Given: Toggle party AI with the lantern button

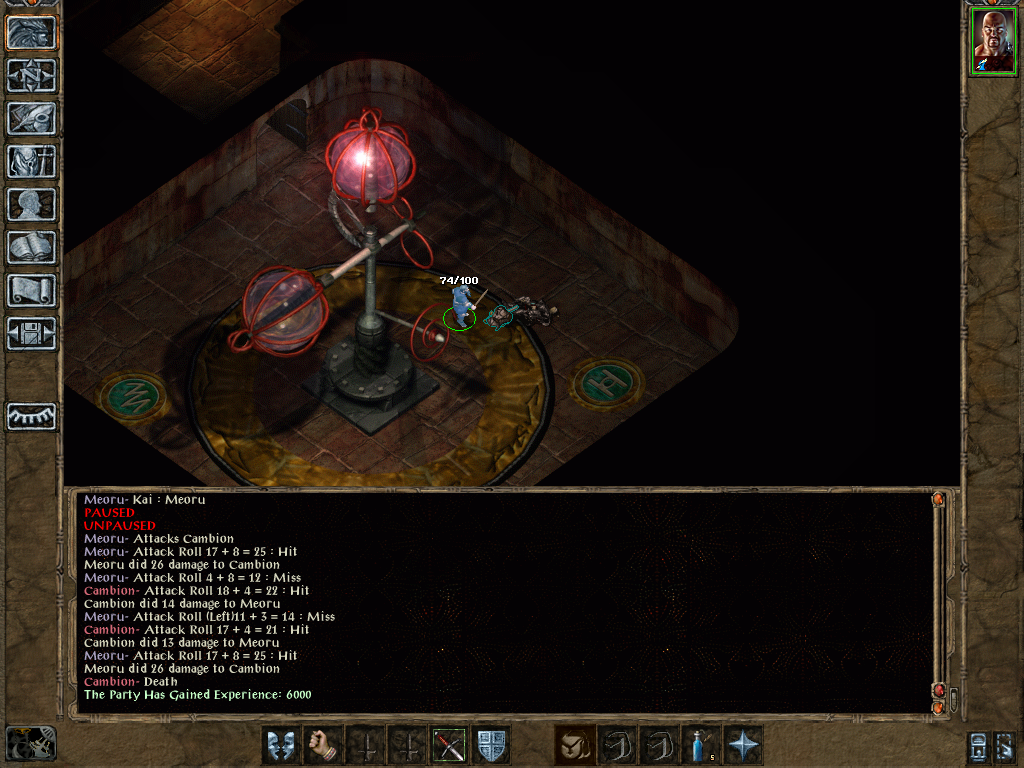Looking at the screenshot, I should (980, 746).
